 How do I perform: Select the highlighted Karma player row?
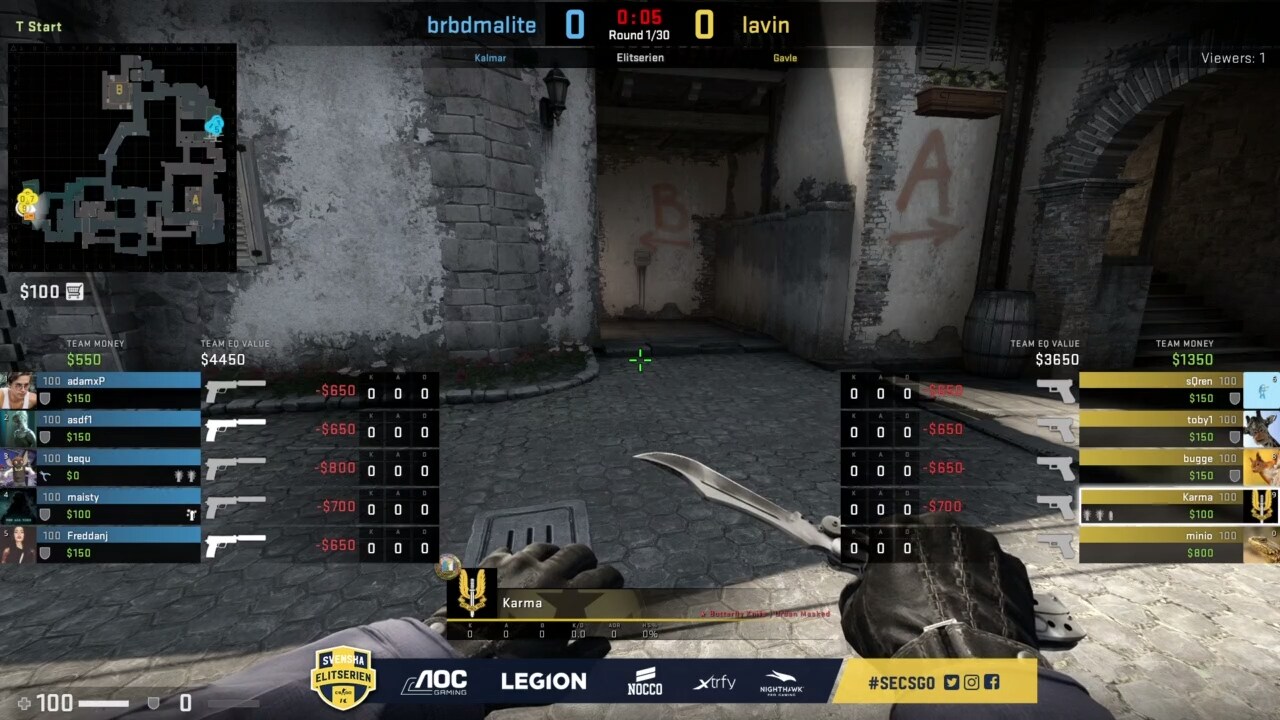click(x=1160, y=505)
